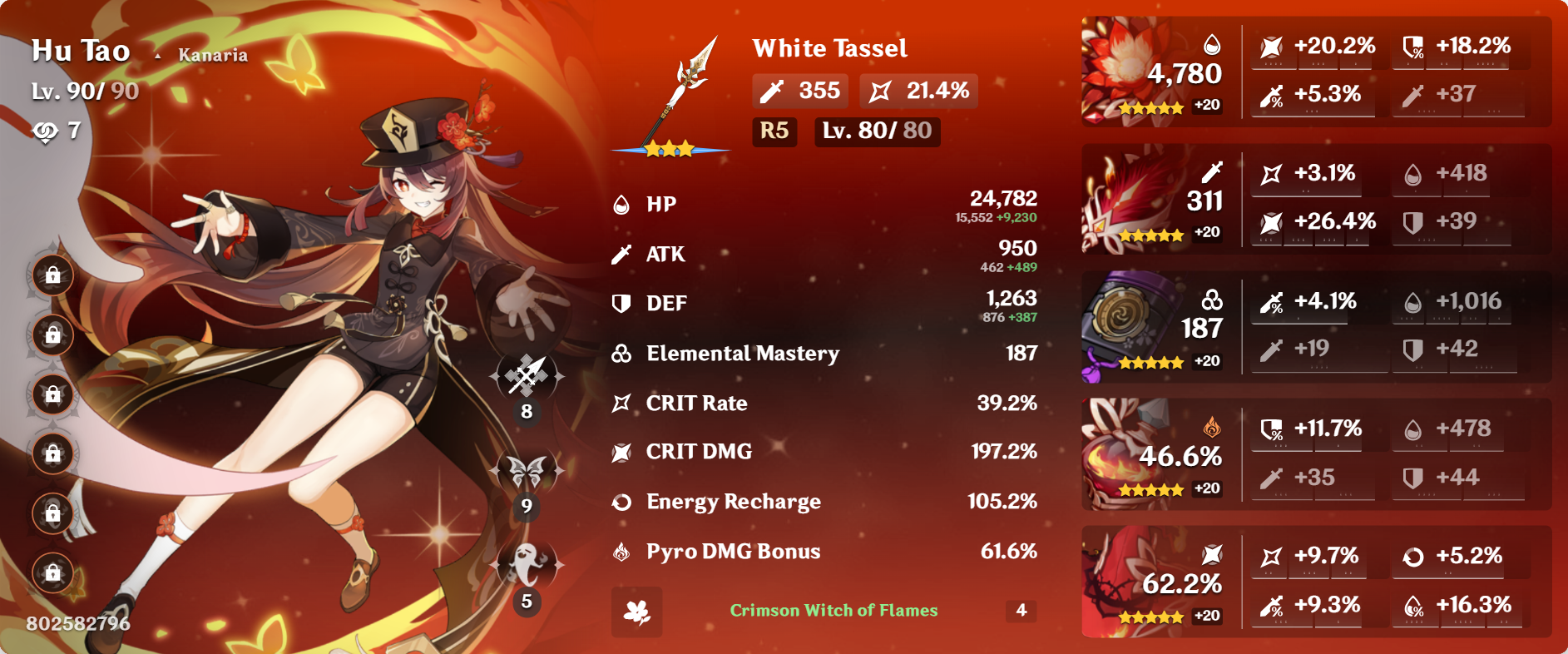Viewport: 1568px width, 654px height.
Task: Unlock the bottom constellation lock
Action: [x=52, y=572]
